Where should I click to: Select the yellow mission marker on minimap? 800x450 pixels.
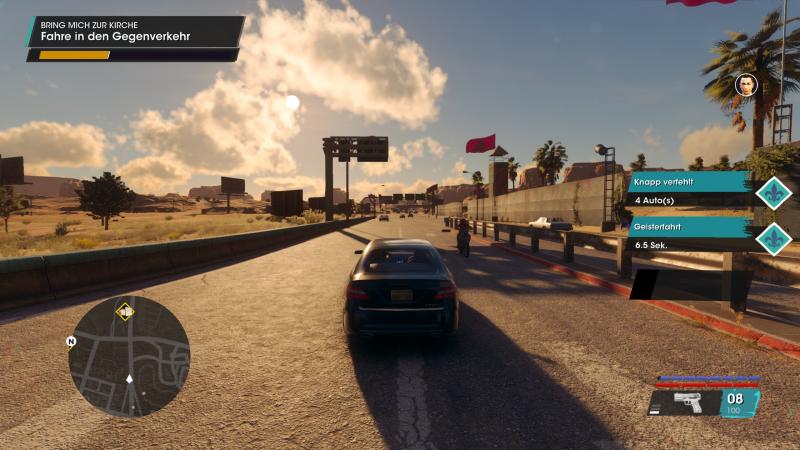[x=125, y=311]
